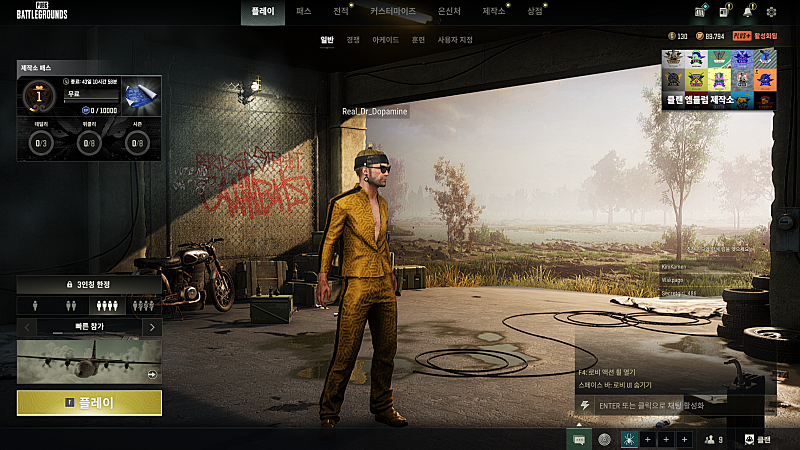Open the 상점 store tab
Screen dimensions: 800x450
(x=535, y=12)
